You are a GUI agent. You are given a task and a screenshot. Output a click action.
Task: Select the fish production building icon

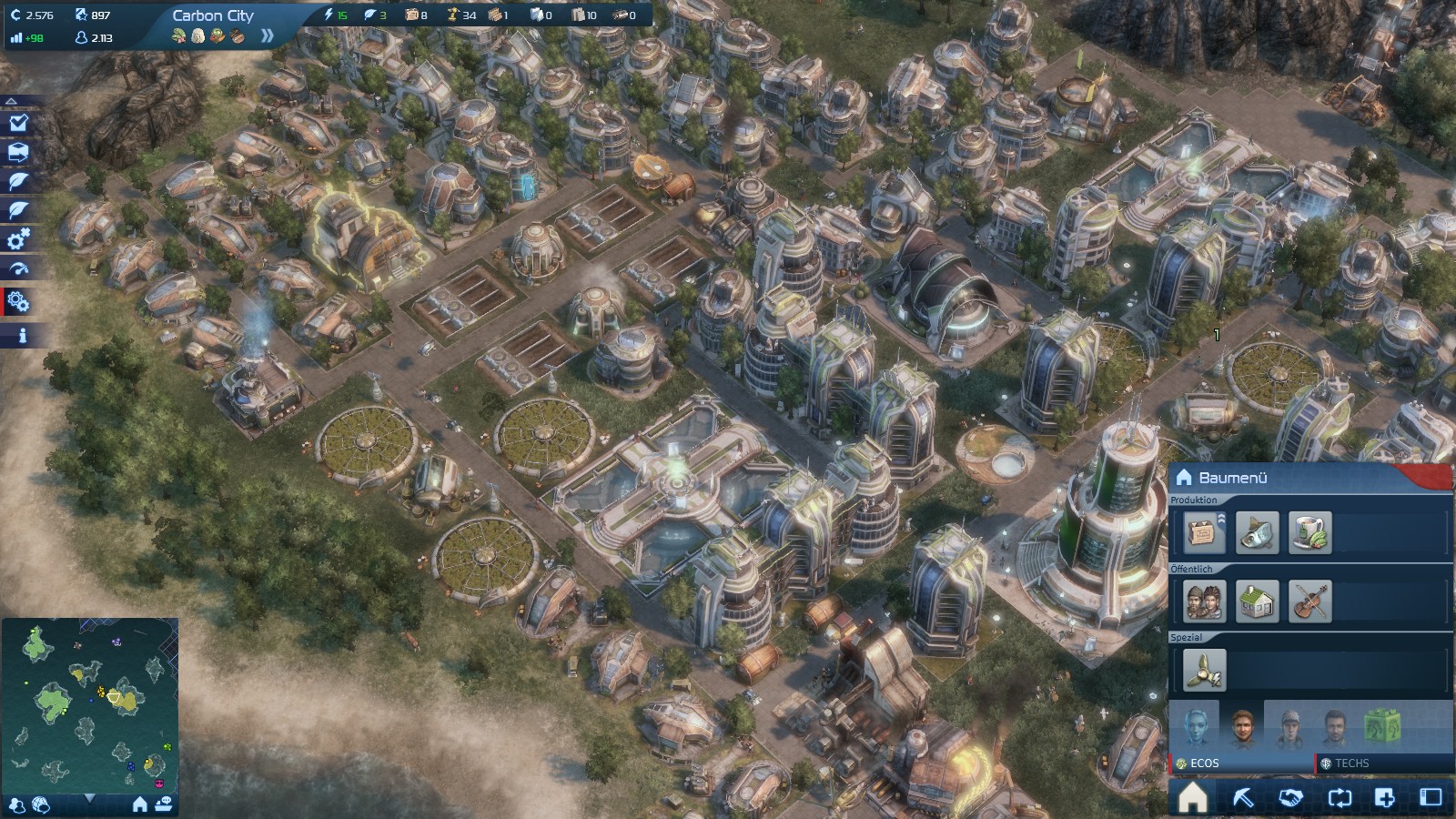tap(1257, 532)
